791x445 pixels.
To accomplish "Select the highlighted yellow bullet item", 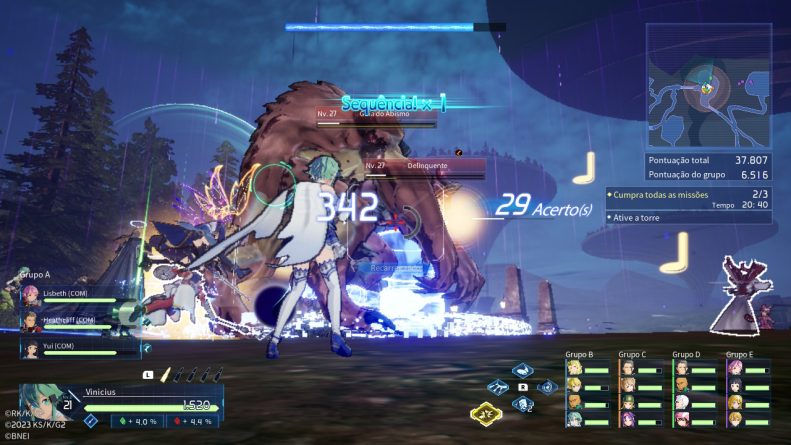I will [164, 375].
